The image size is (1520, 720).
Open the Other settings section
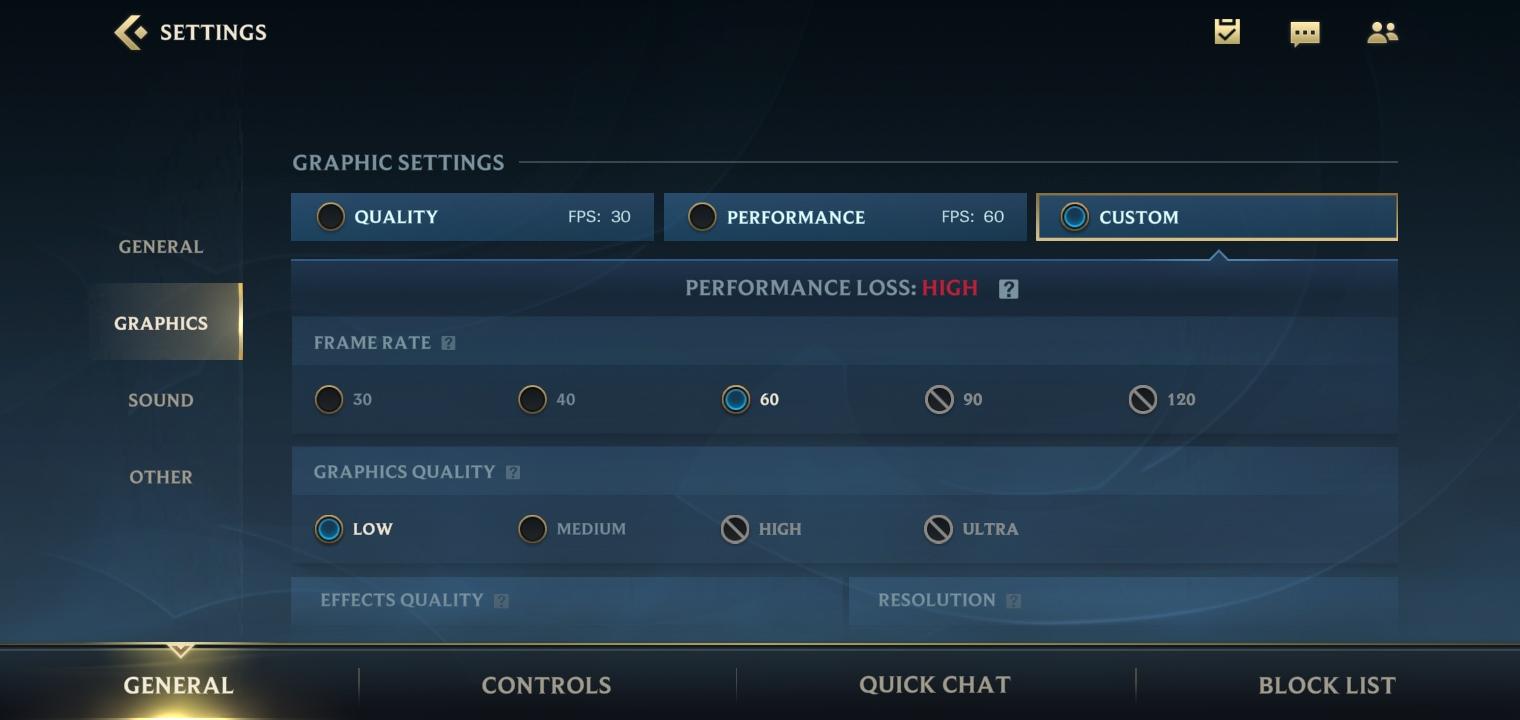click(x=161, y=477)
